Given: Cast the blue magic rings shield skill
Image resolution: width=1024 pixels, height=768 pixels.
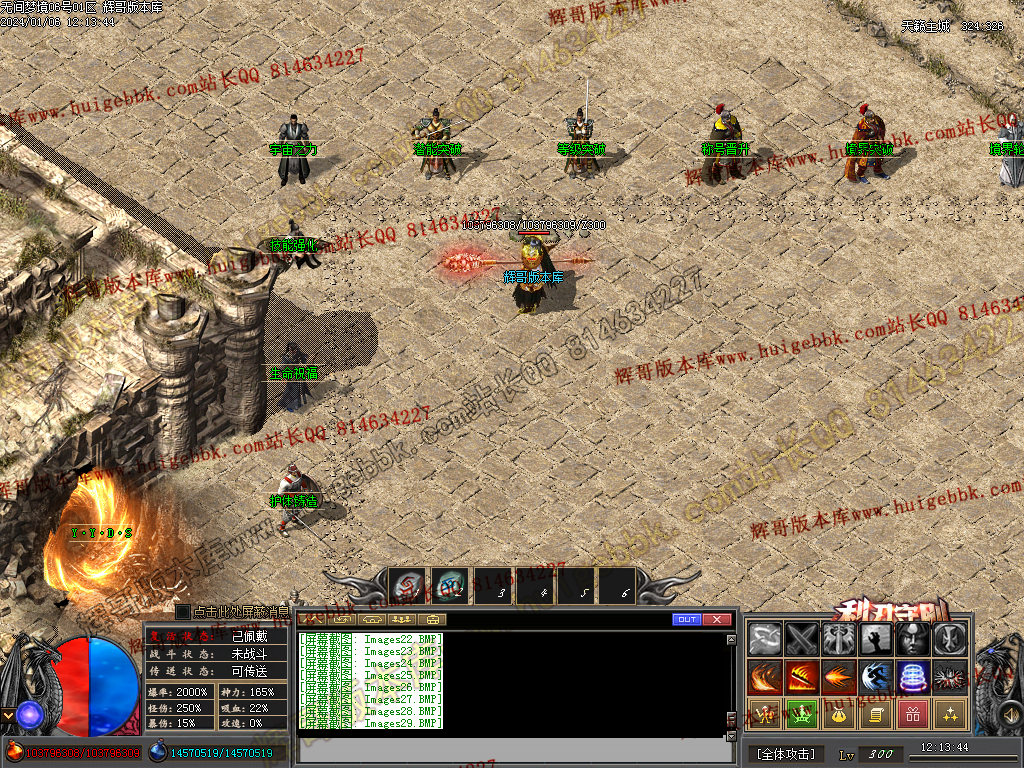Looking at the screenshot, I should (913, 677).
